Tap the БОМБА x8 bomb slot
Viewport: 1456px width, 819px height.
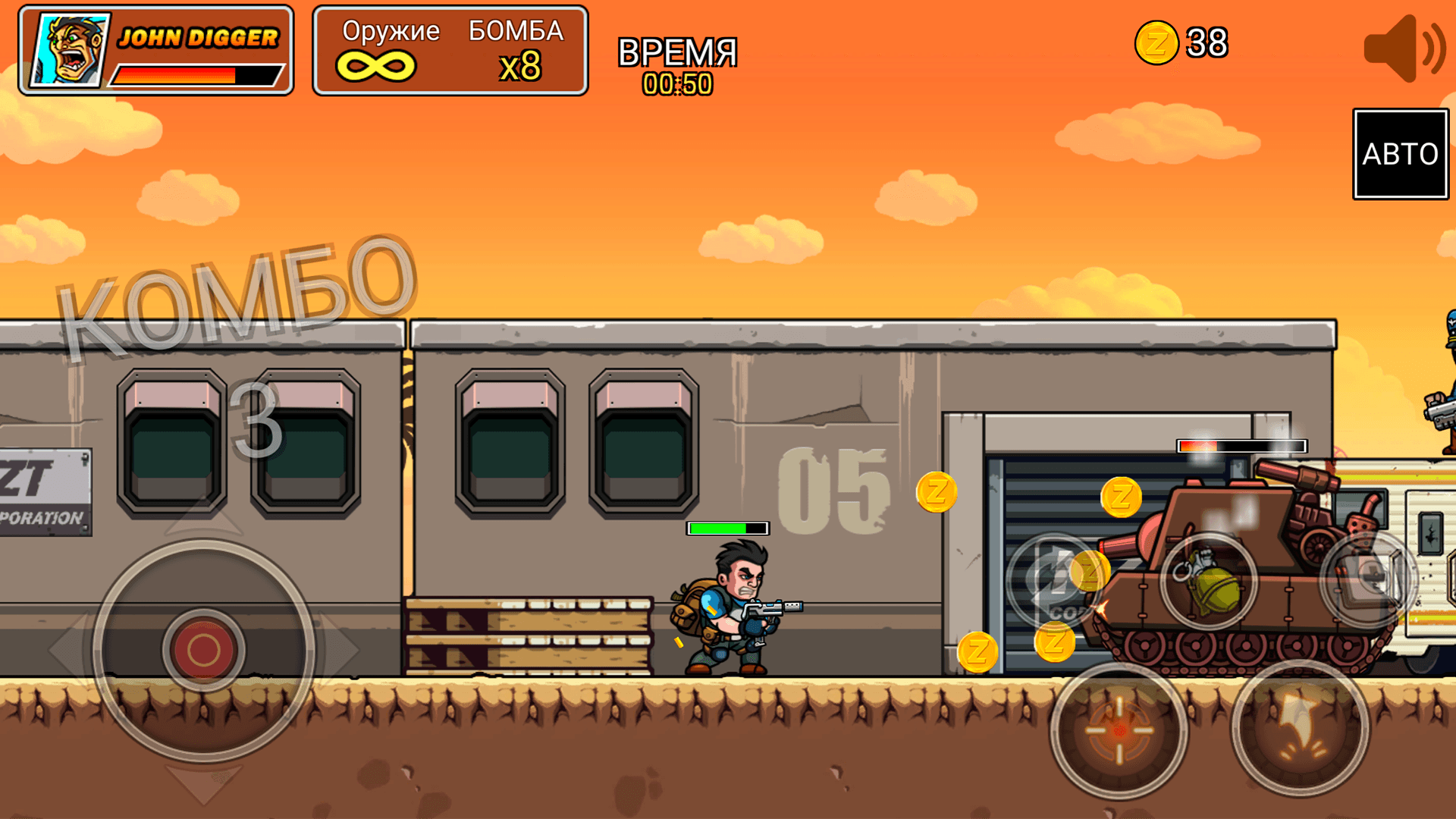click(519, 49)
